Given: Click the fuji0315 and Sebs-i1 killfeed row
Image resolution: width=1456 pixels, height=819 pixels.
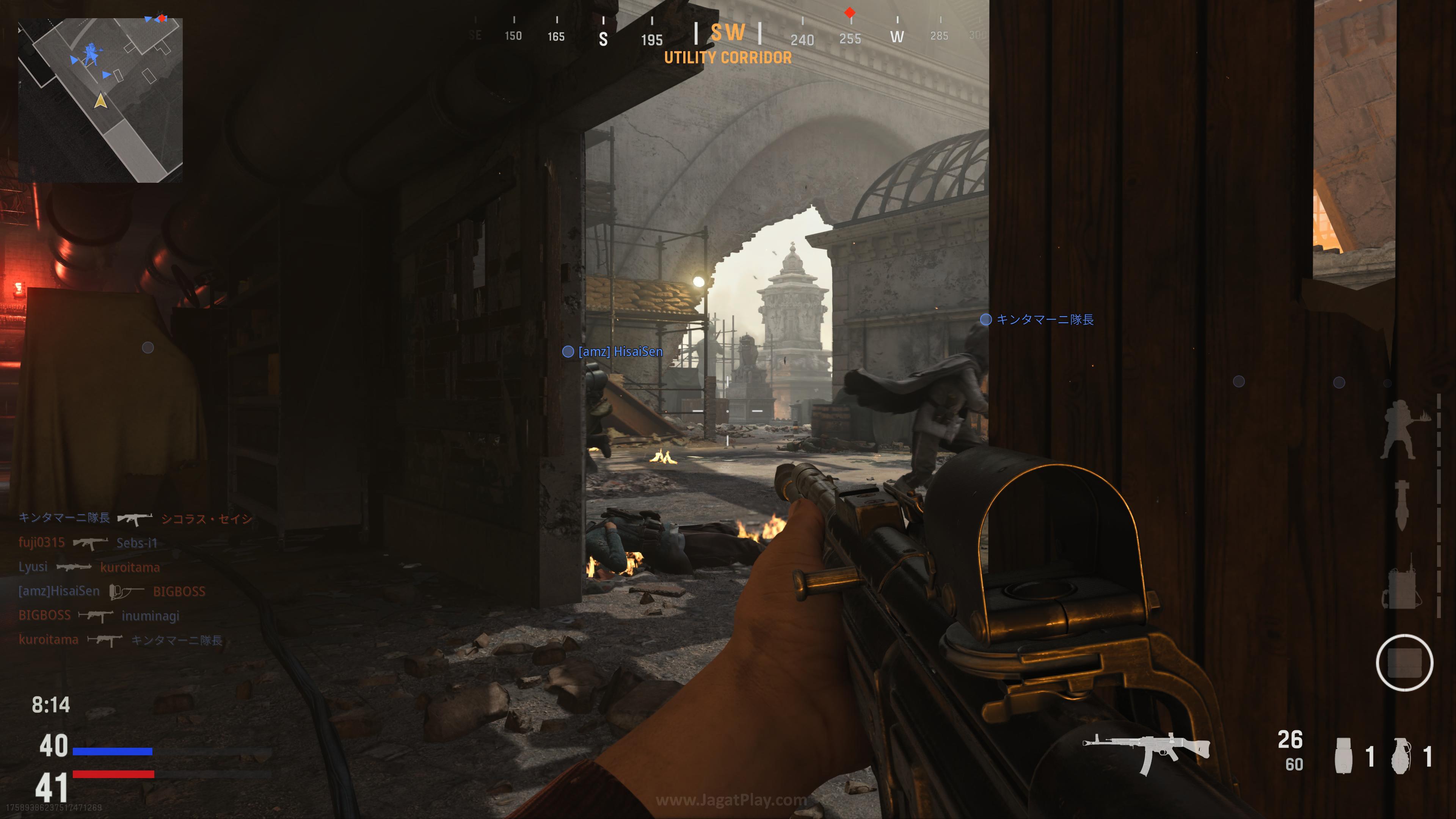Looking at the screenshot, I should click(x=88, y=543).
